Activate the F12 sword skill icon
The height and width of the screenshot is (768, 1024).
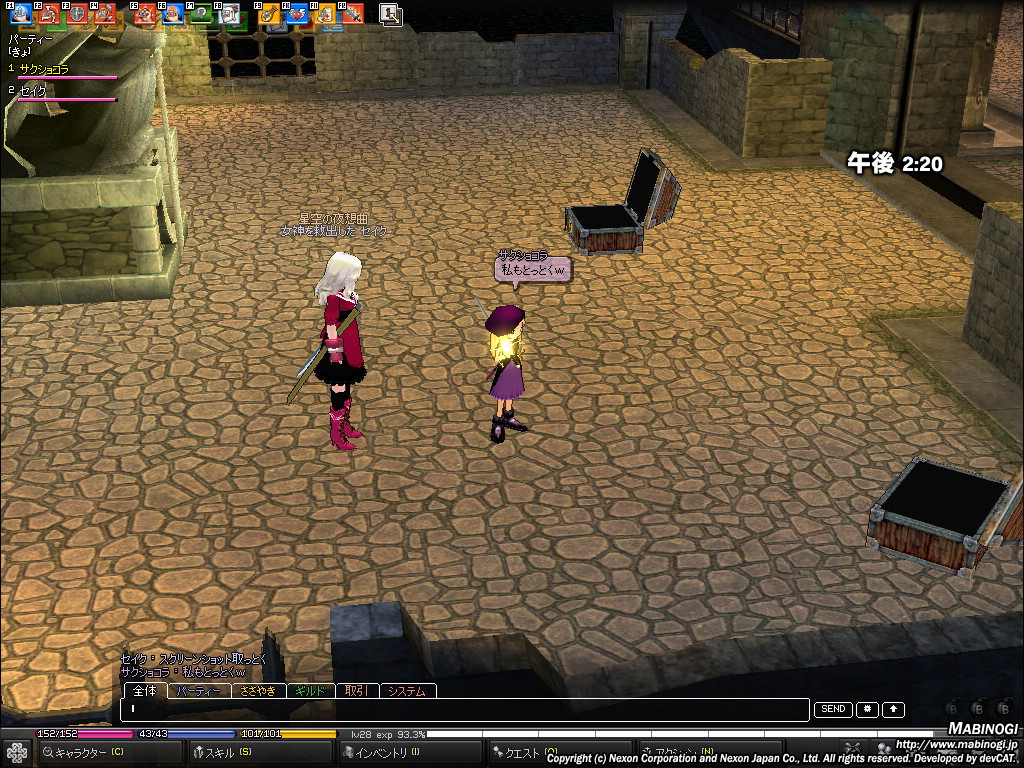[353, 14]
